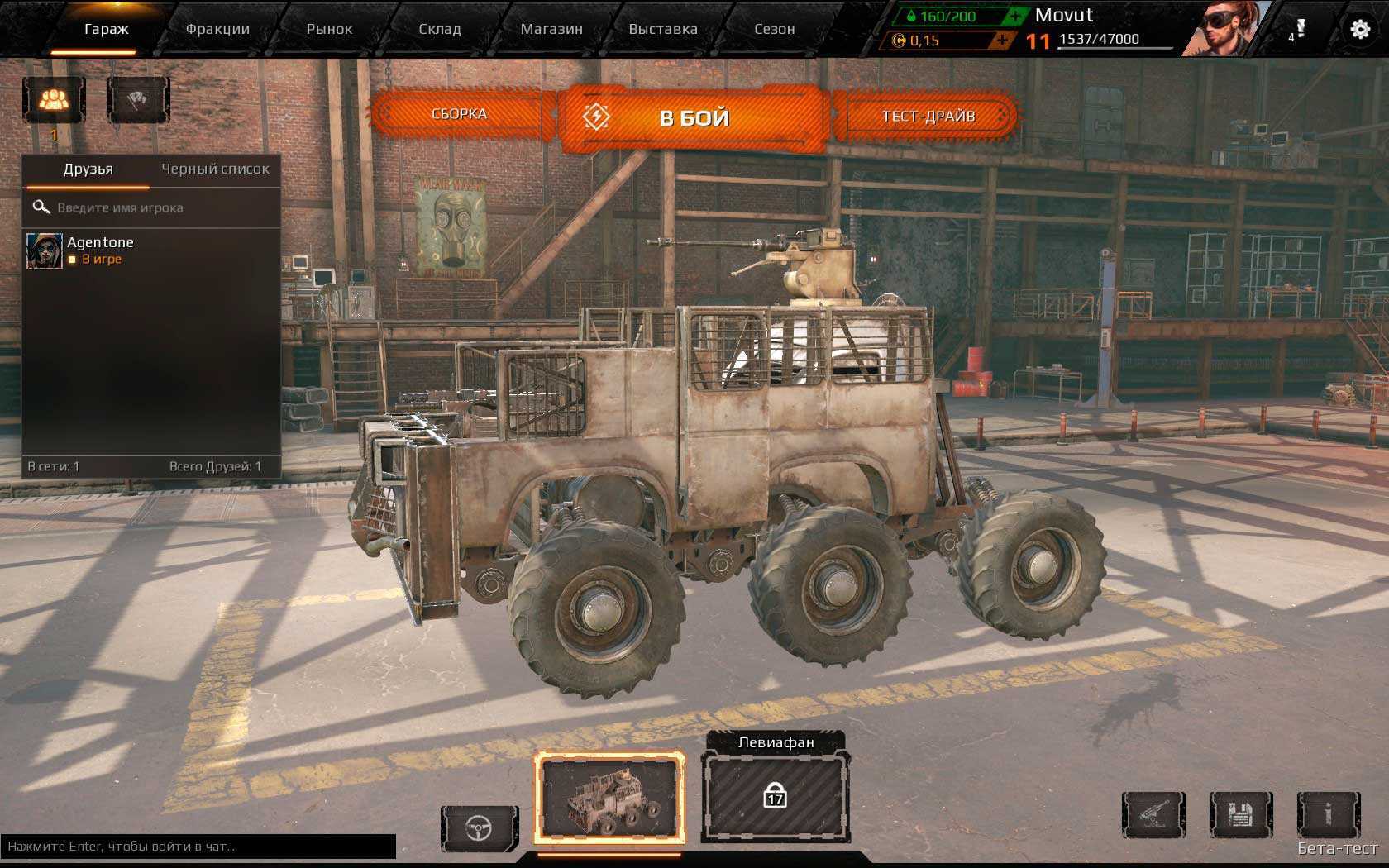Open the settings gear icon
Image resolution: width=1389 pixels, height=868 pixels.
pyautogui.click(x=1360, y=30)
